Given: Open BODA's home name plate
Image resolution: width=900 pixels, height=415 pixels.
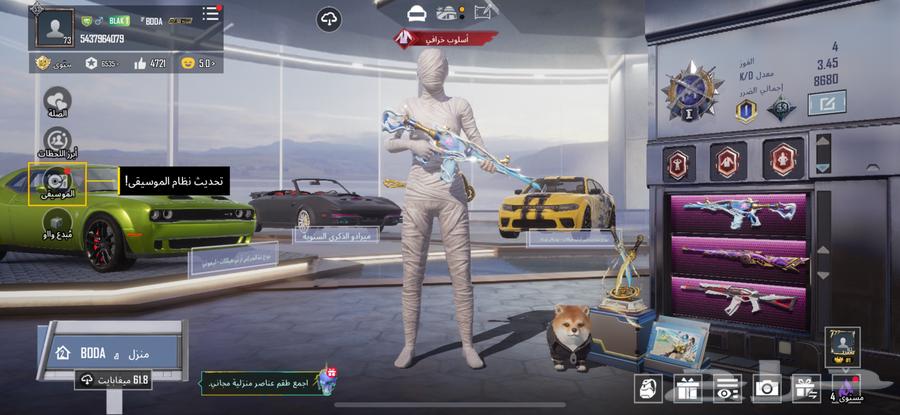Looking at the screenshot, I should pos(110,352).
